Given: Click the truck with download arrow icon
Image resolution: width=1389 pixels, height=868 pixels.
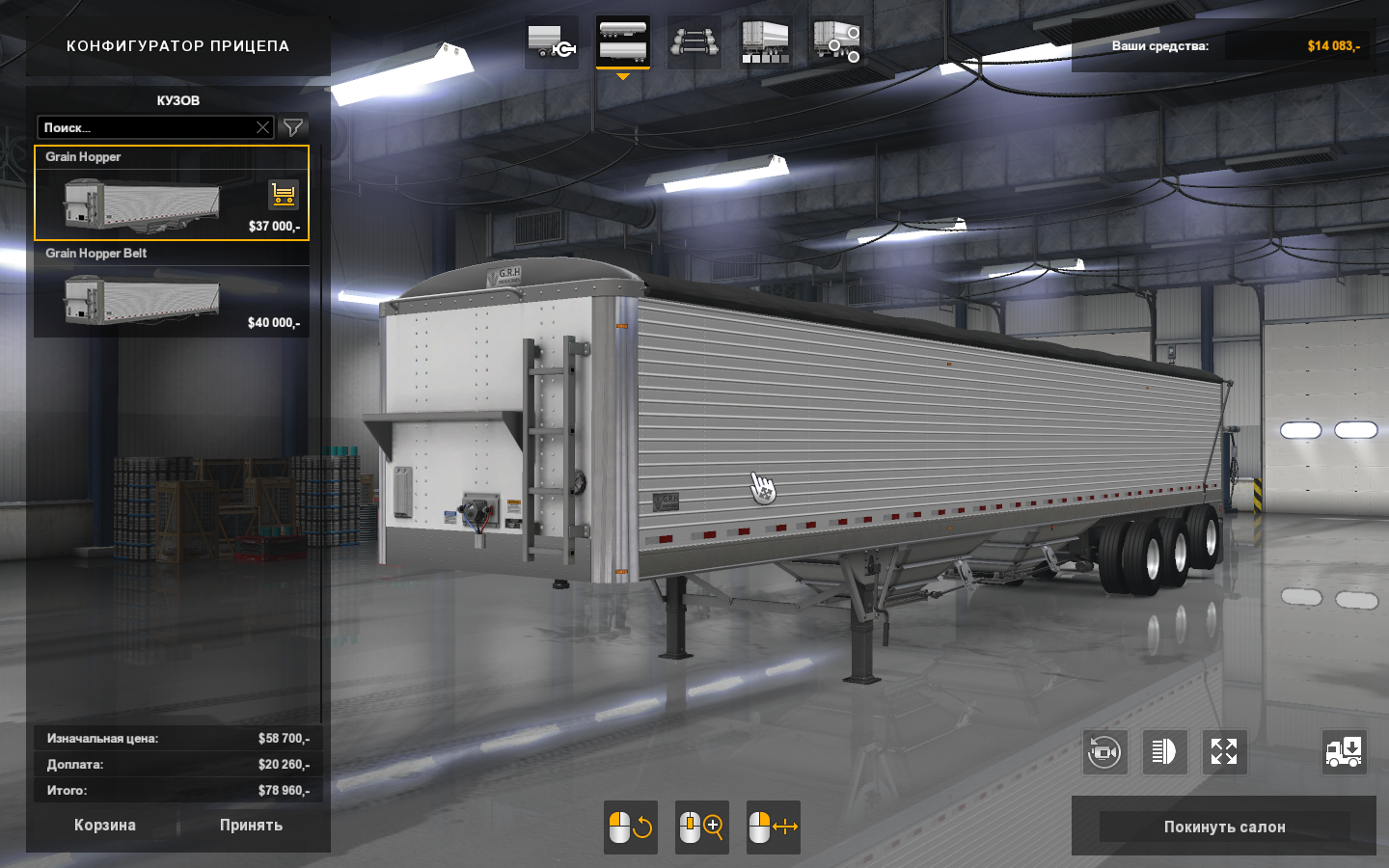Looking at the screenshot, I should click(1344, 752).
